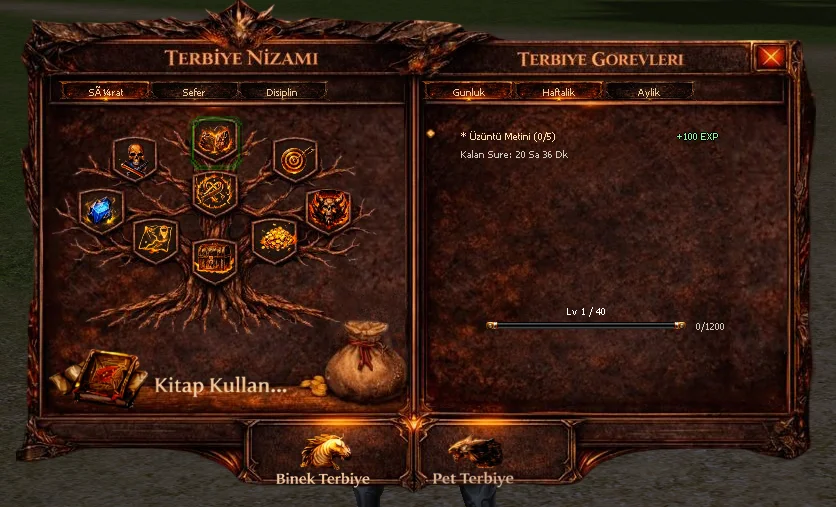Click the treasure chest node on trunk

[214, 260]
